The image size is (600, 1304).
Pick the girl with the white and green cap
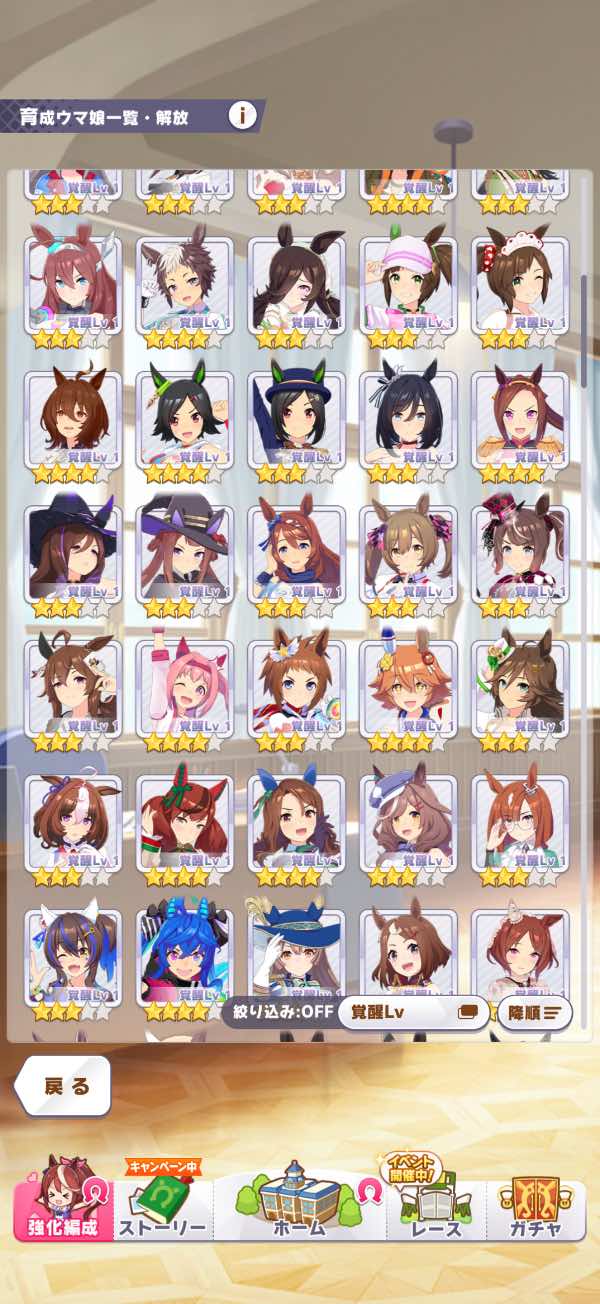(x=408, y=283)
